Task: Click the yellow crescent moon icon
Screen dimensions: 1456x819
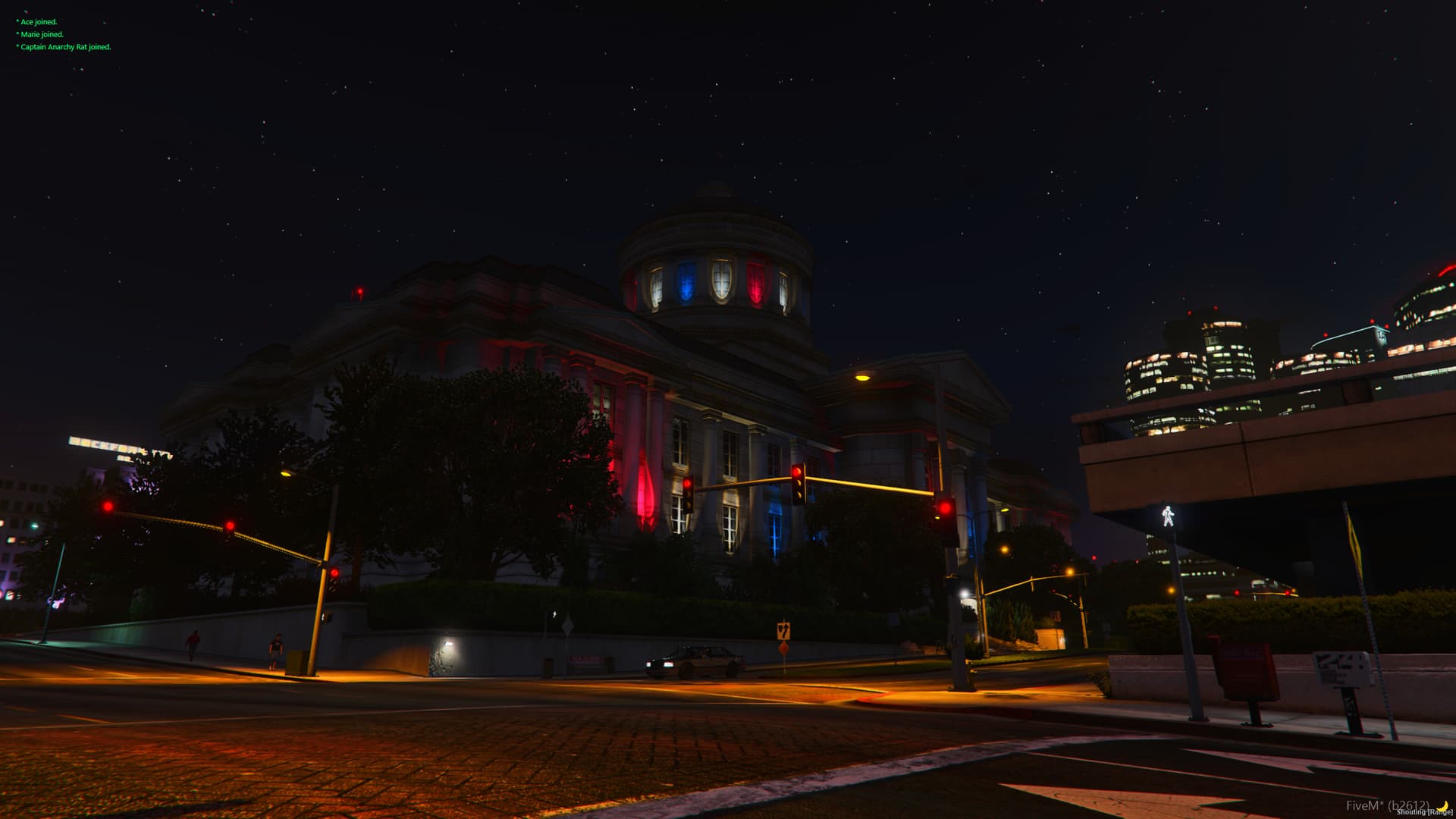Action: point(1442,805)
